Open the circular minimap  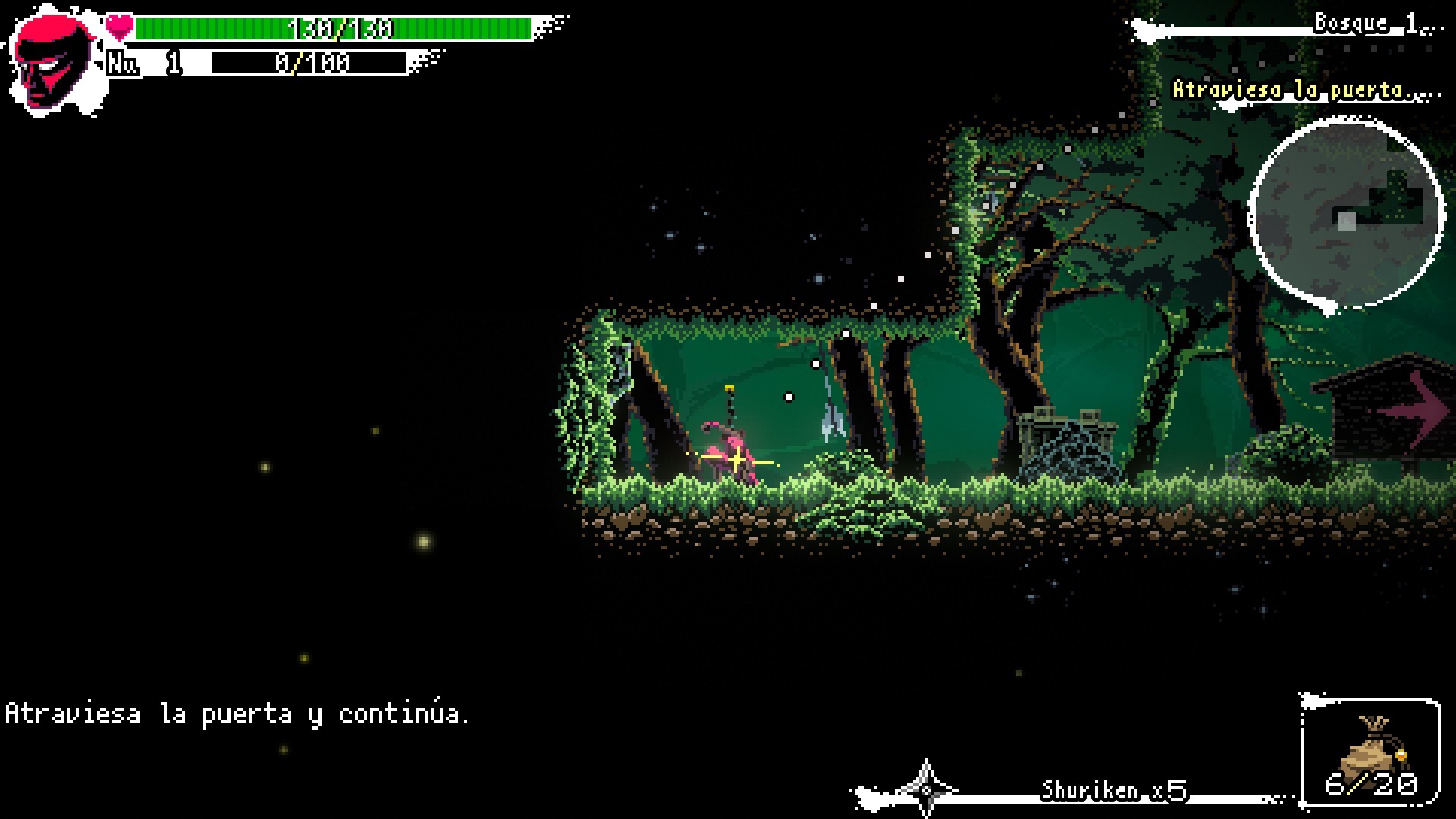[1345, 215]
